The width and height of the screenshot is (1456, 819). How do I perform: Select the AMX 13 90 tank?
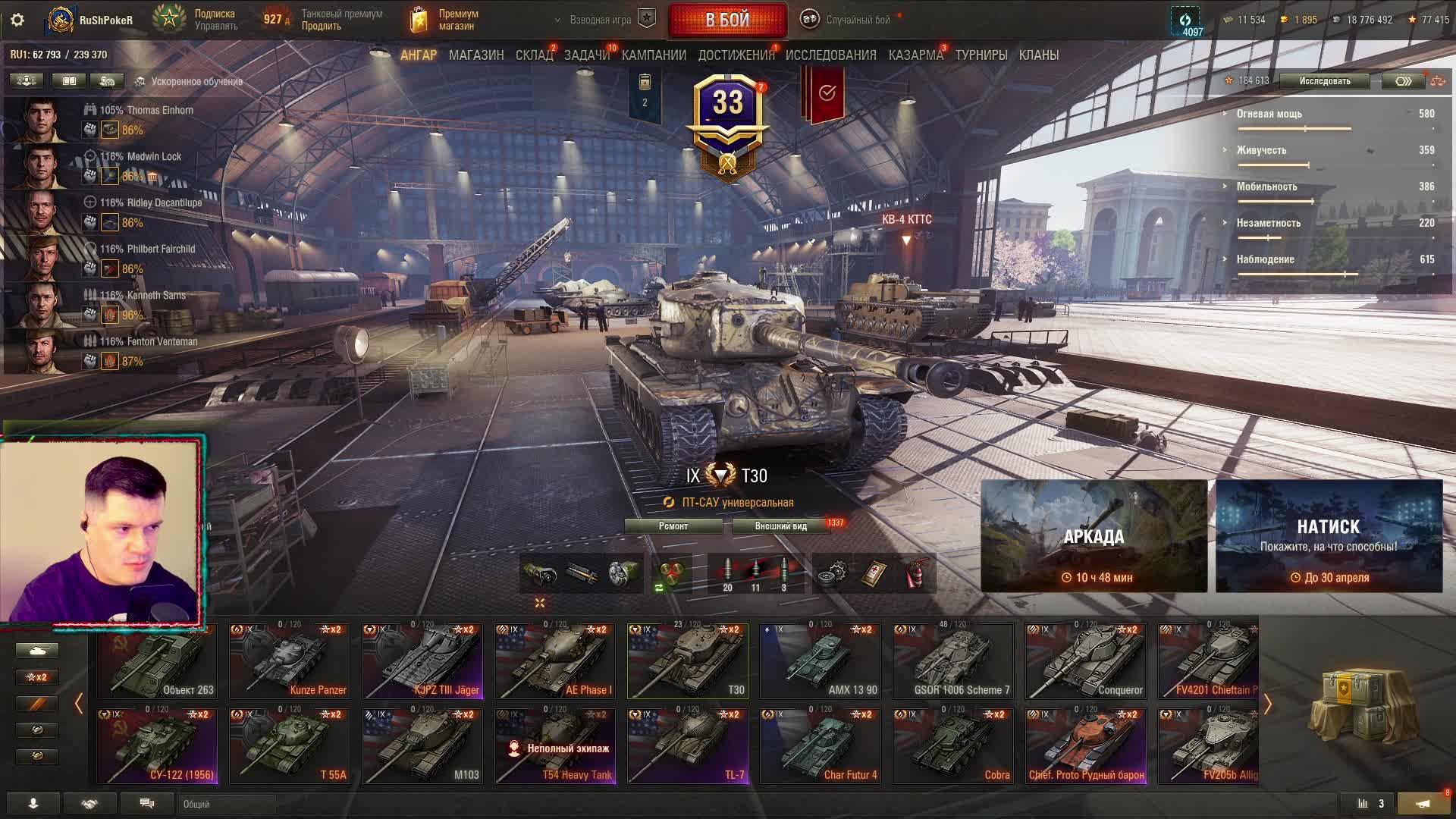click(820, 661)
